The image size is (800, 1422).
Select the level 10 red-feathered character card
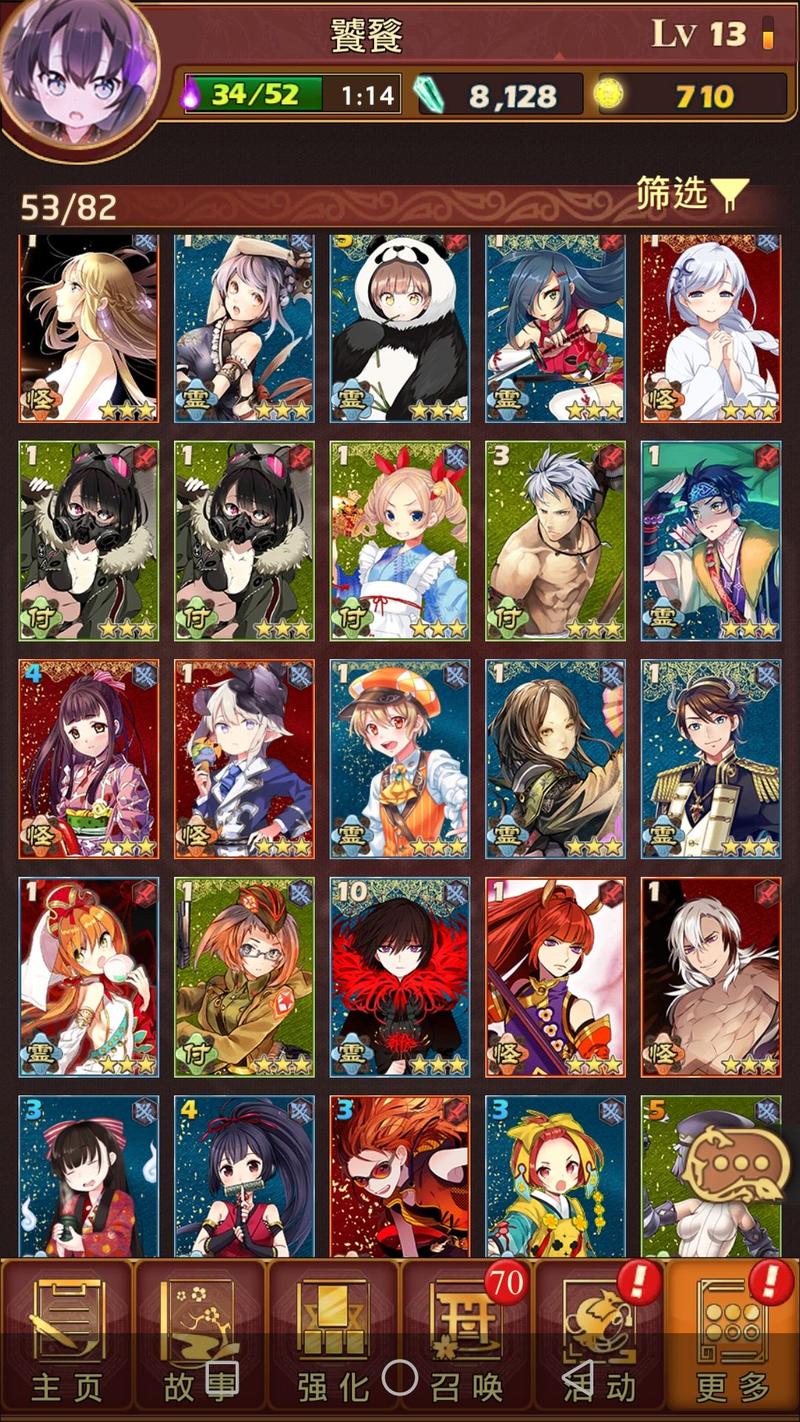[x=400, y=976]
